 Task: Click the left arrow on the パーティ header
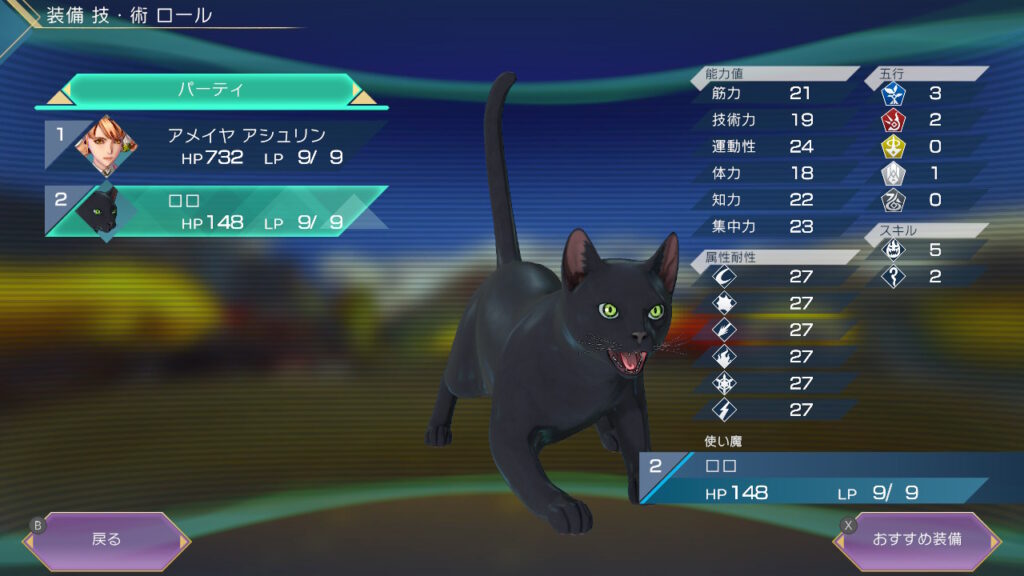point(56,95)
